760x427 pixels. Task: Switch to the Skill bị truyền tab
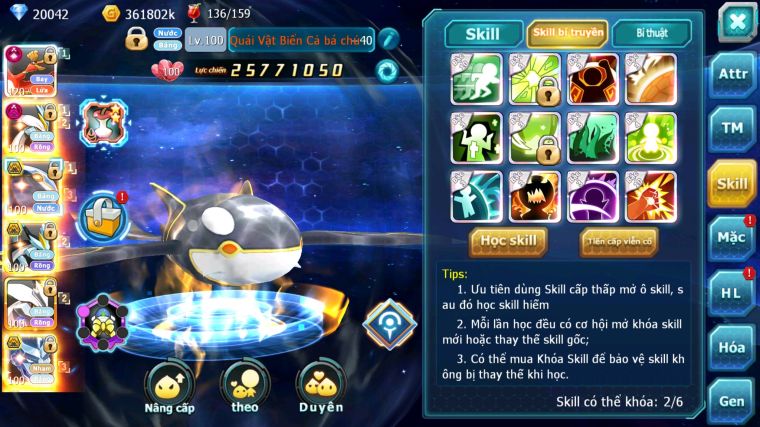pos(567,33)
